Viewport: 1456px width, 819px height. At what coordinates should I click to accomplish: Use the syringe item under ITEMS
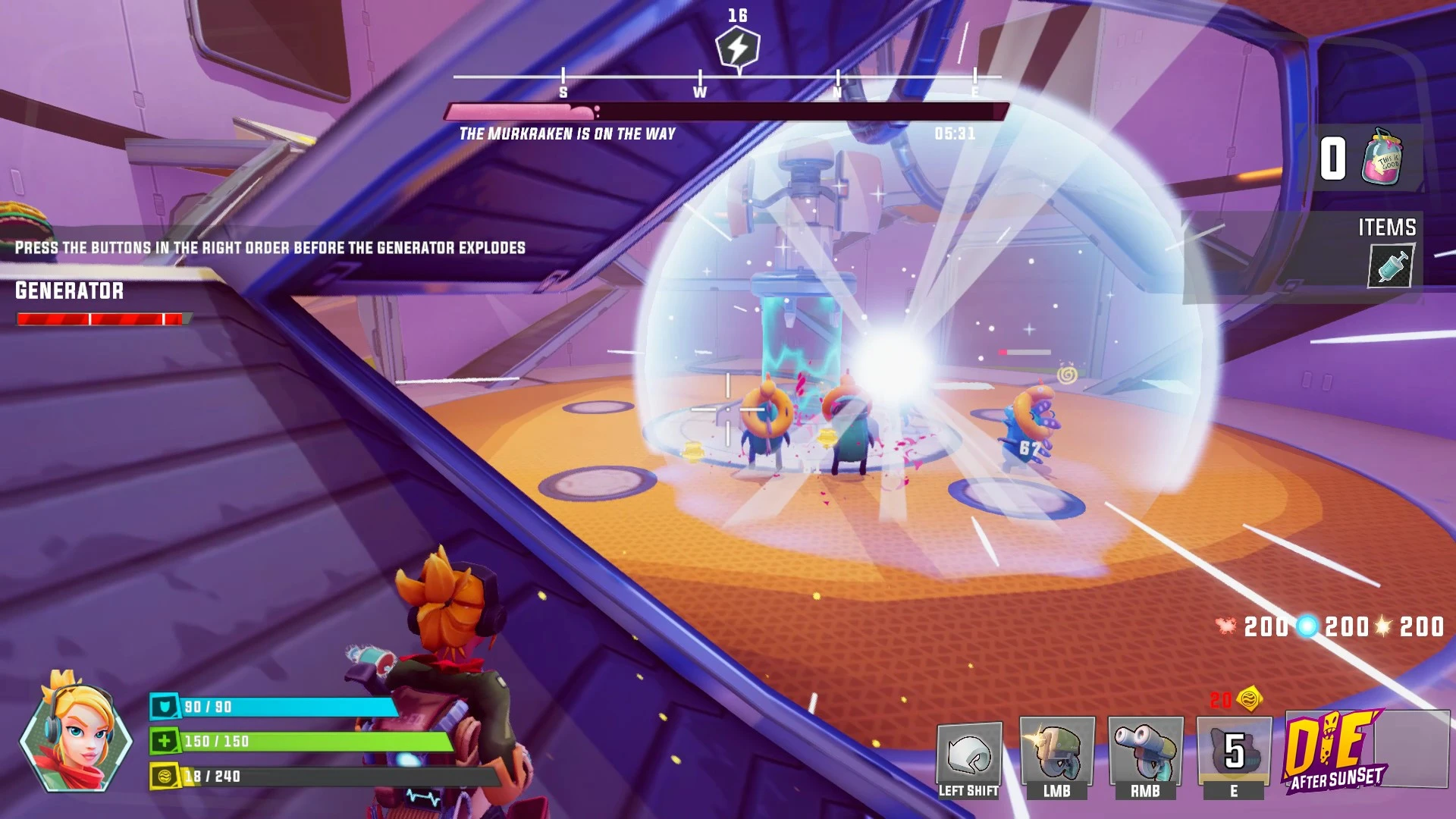[1390, 266]
